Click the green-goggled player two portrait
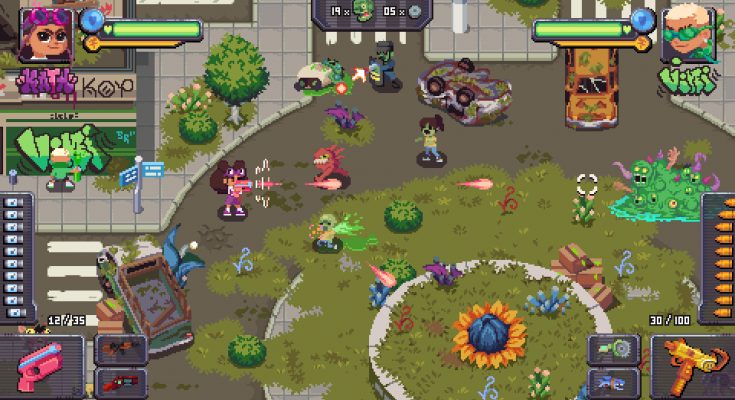The image size is (735, 400). tap(687, 33)
